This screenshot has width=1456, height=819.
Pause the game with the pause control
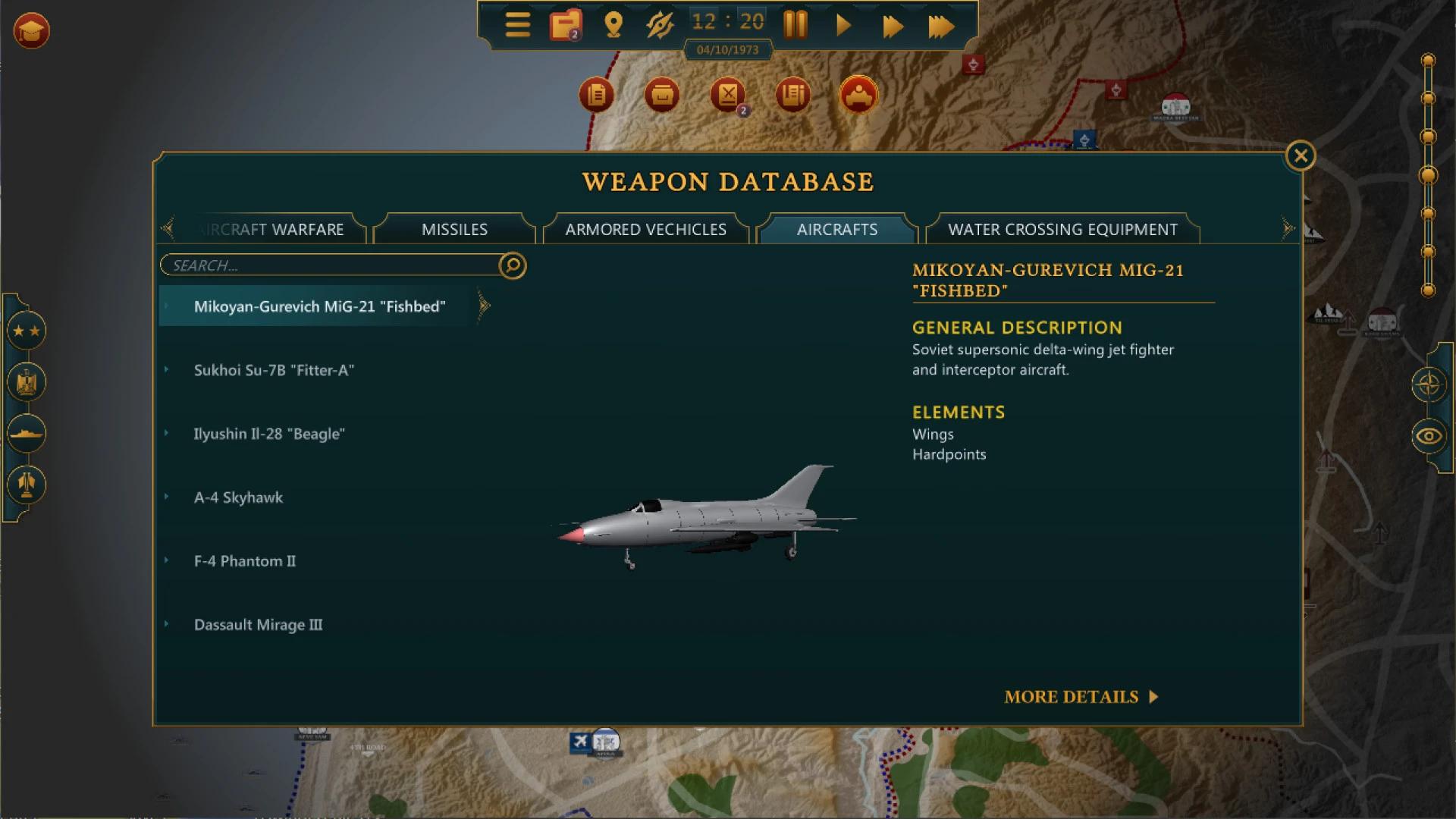(x=795, y=25)
